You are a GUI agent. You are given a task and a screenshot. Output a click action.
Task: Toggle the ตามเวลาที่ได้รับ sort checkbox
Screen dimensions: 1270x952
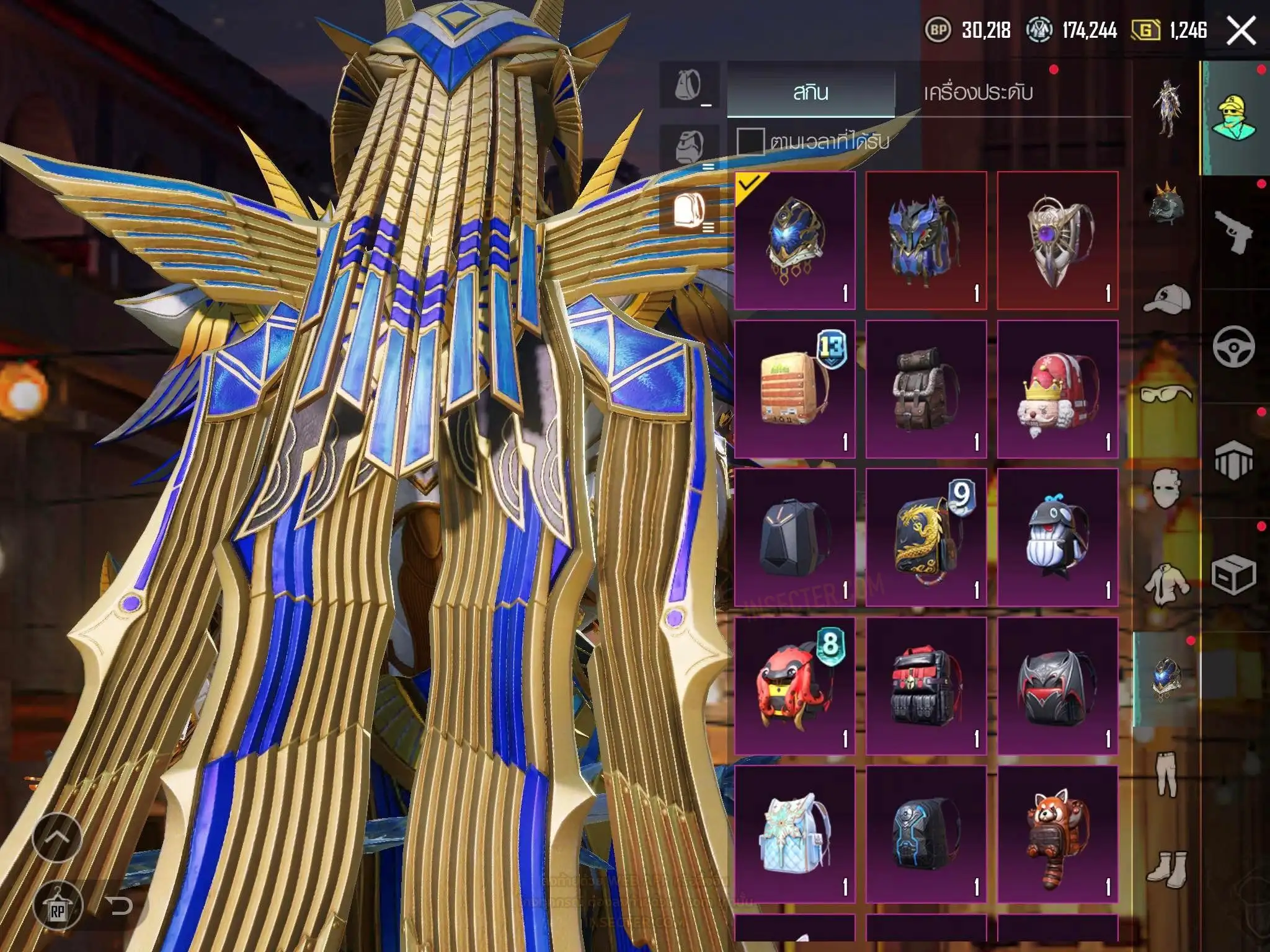[750, 141]
